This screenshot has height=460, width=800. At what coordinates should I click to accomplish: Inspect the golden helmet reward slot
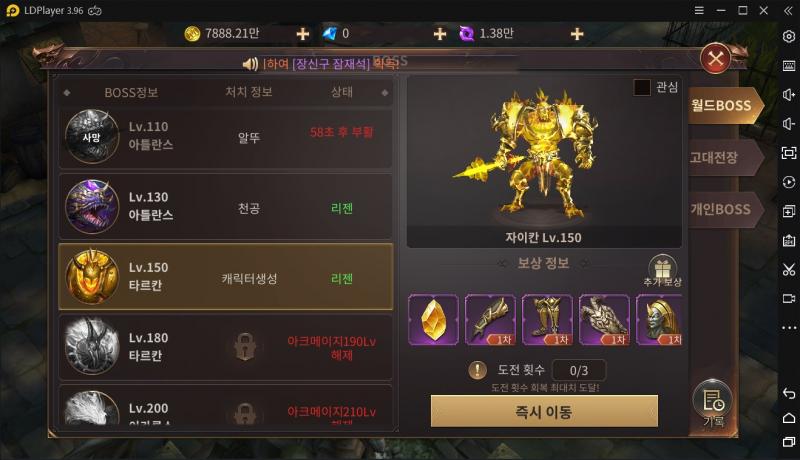pos(660,319)
